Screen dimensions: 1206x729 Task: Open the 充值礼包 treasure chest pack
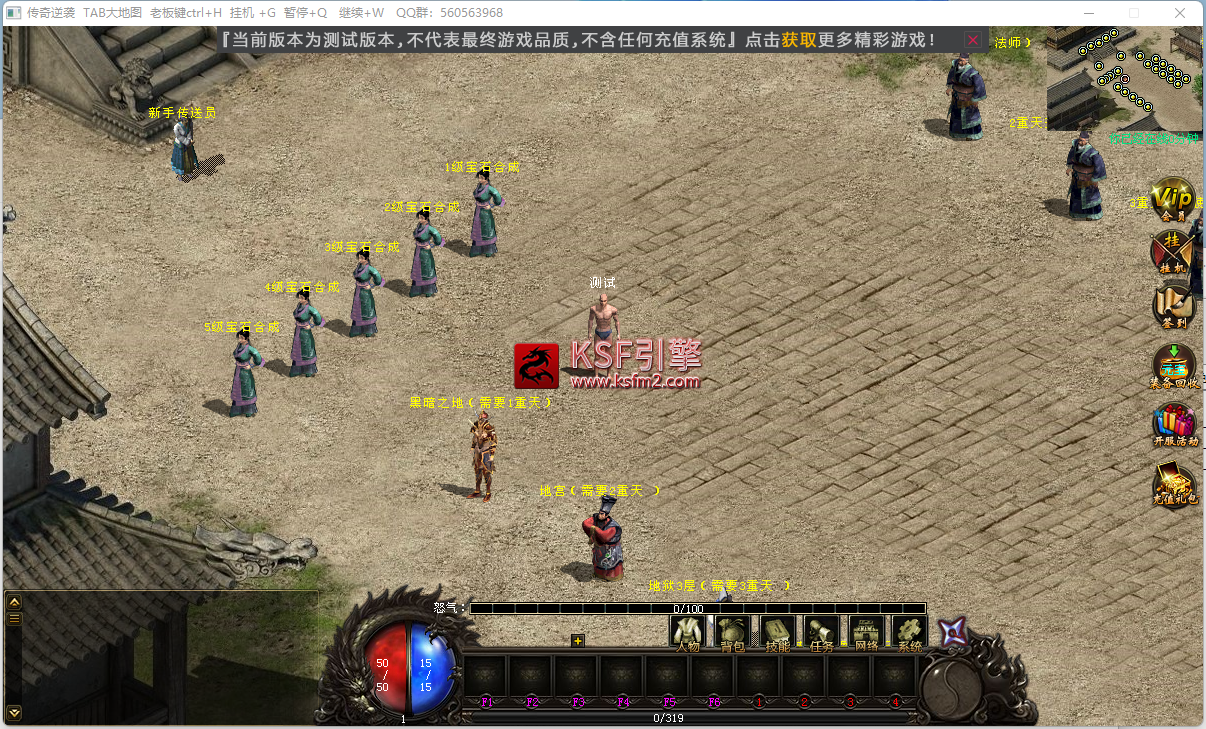(1174, 482)
